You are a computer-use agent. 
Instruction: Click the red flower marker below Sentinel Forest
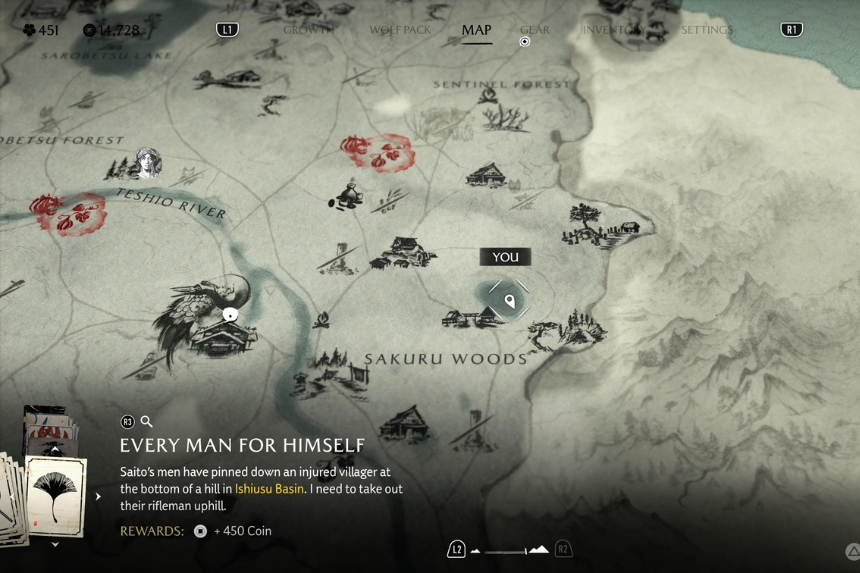click(x=376, y=152)
